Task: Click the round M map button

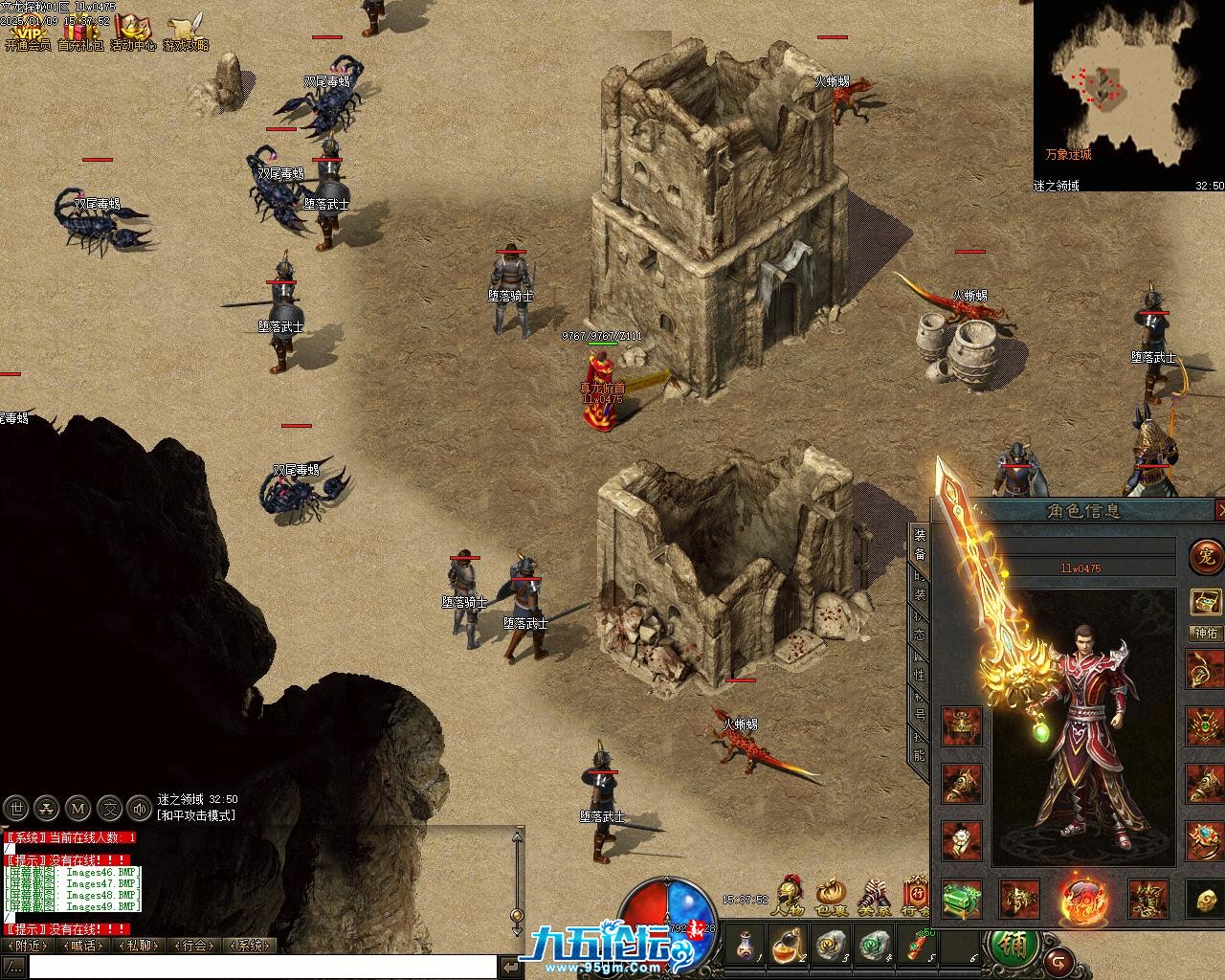Action: pyautogui.click(x=78, y=809)
